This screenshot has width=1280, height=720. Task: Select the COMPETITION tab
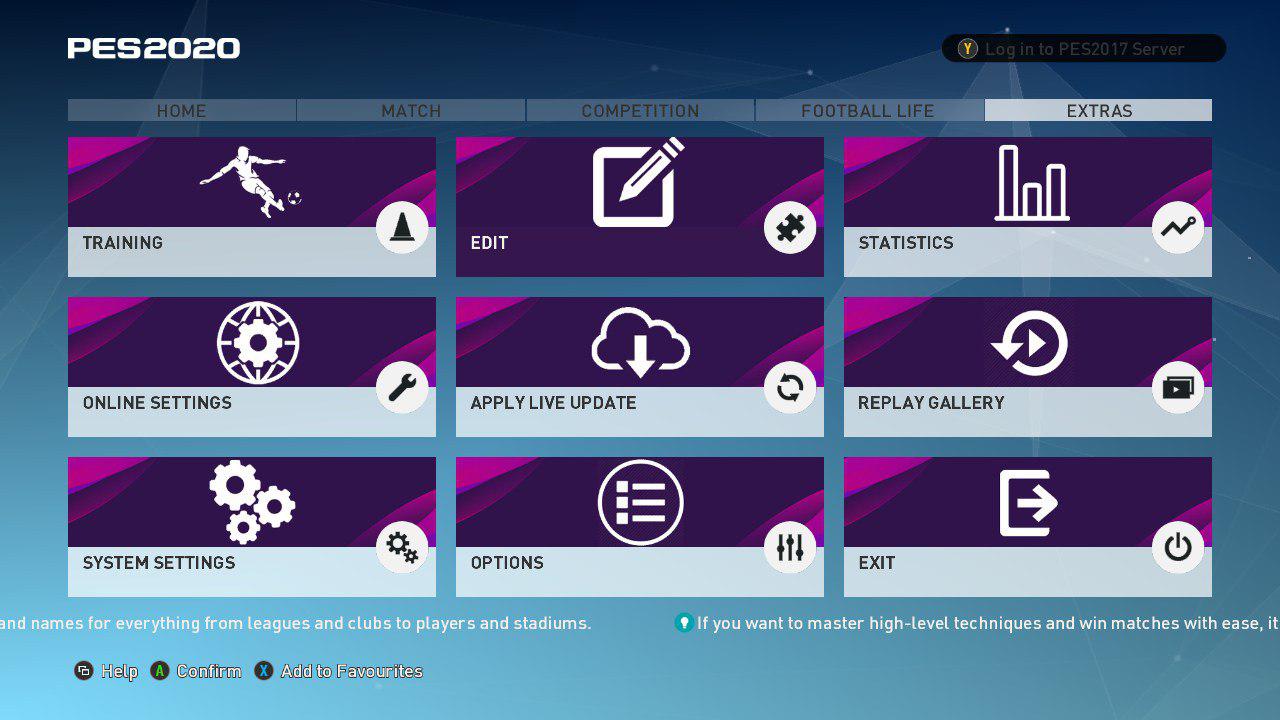(640, 110)
